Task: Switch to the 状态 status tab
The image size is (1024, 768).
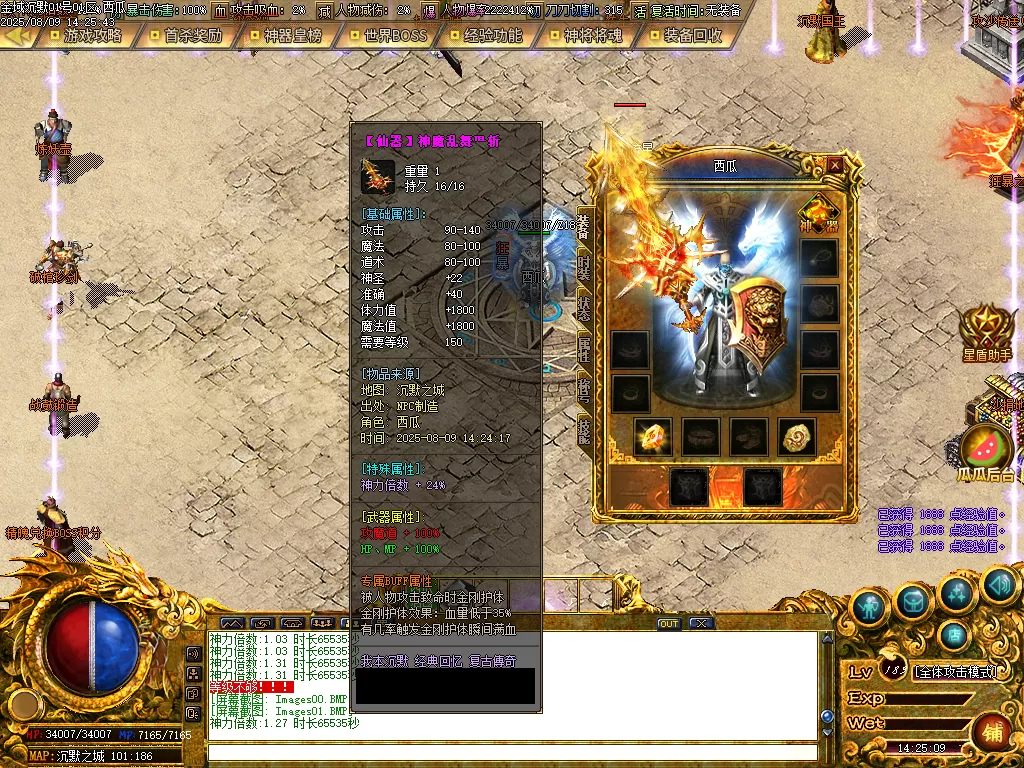Action: [x=584, y=308]
